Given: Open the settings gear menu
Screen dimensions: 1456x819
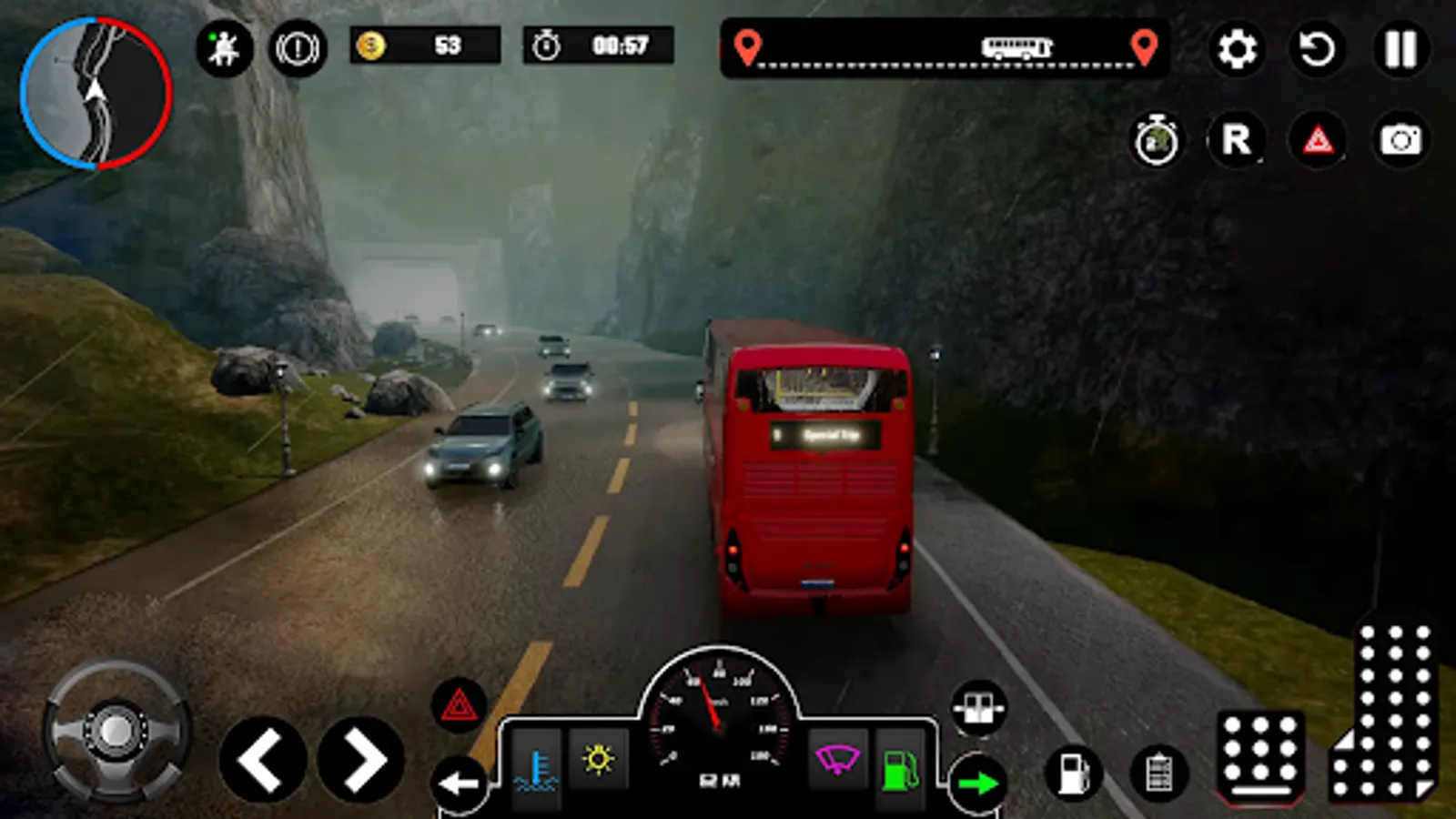Looking at the screenshot, I should (x=1237, y=49).
